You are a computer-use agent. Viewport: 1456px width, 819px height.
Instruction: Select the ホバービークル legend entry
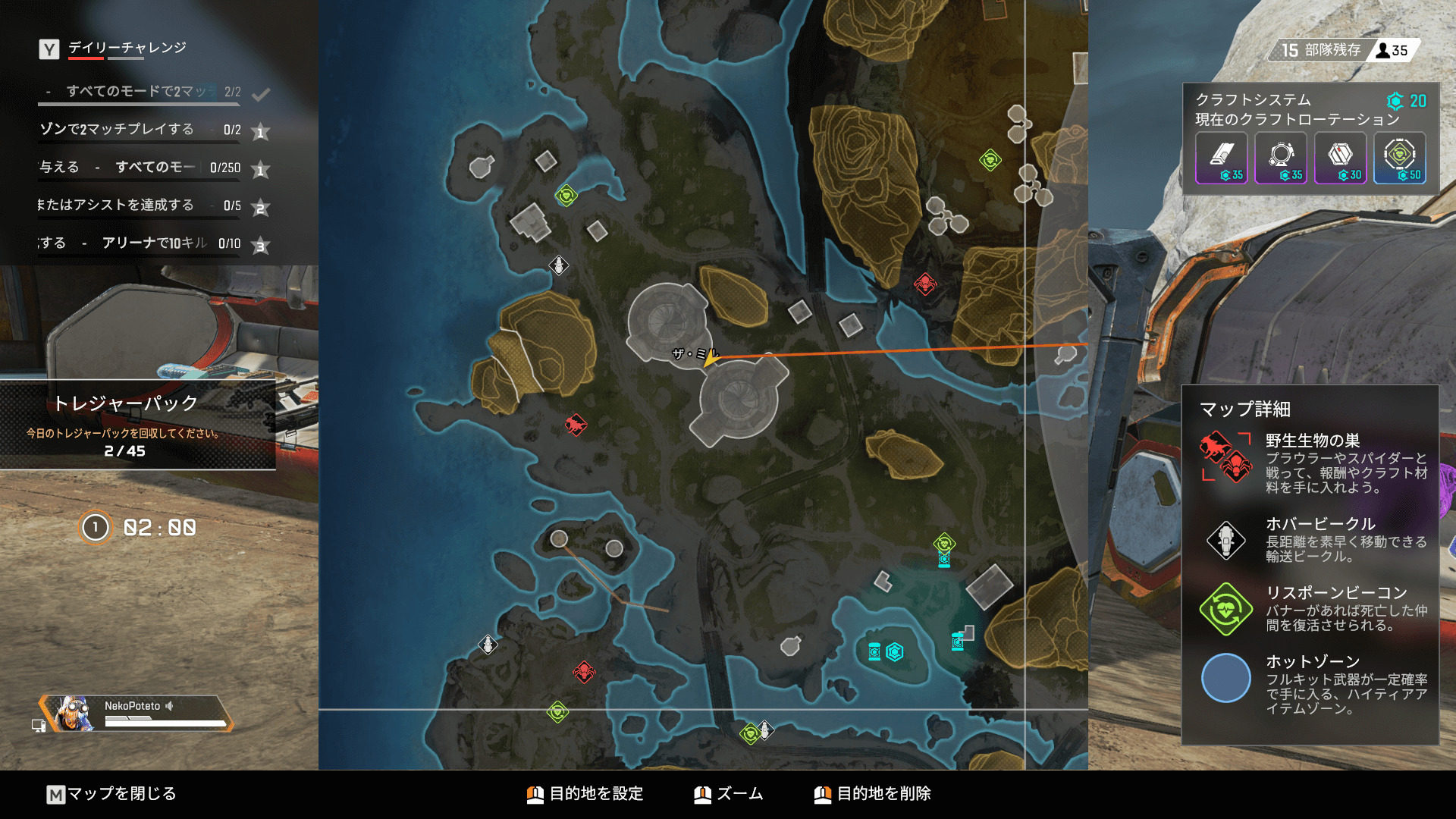1311,539
